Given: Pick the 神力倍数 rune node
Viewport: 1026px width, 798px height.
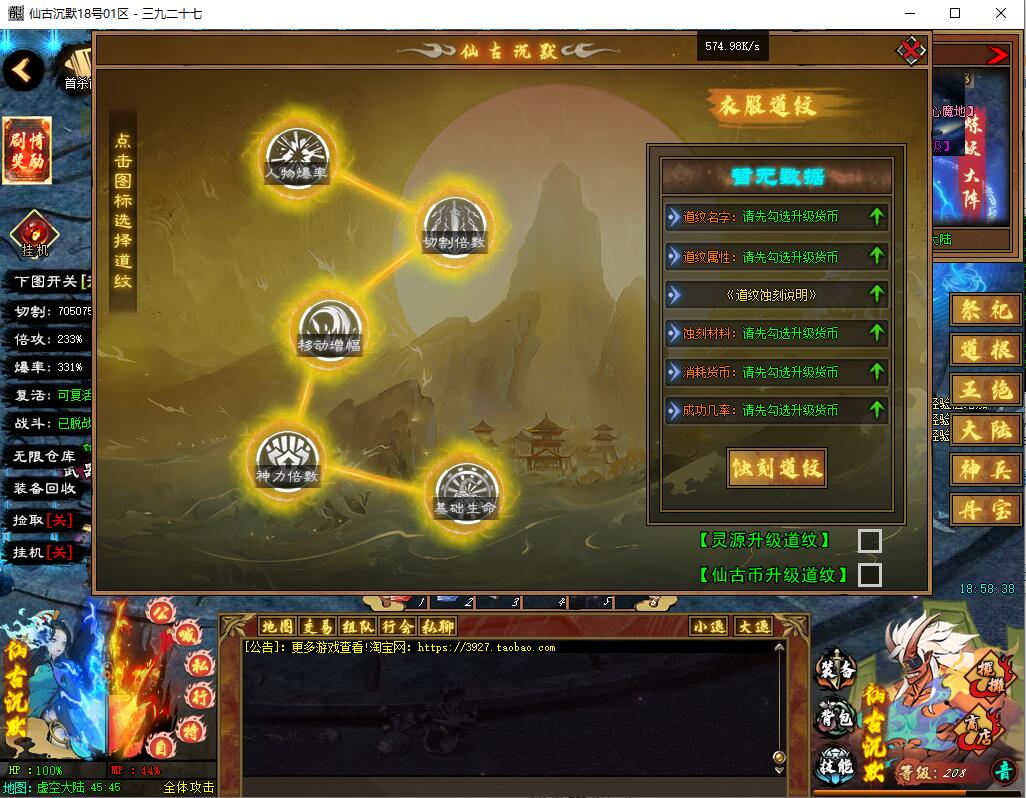Looking at the screenshot, I should pos(288,460).
